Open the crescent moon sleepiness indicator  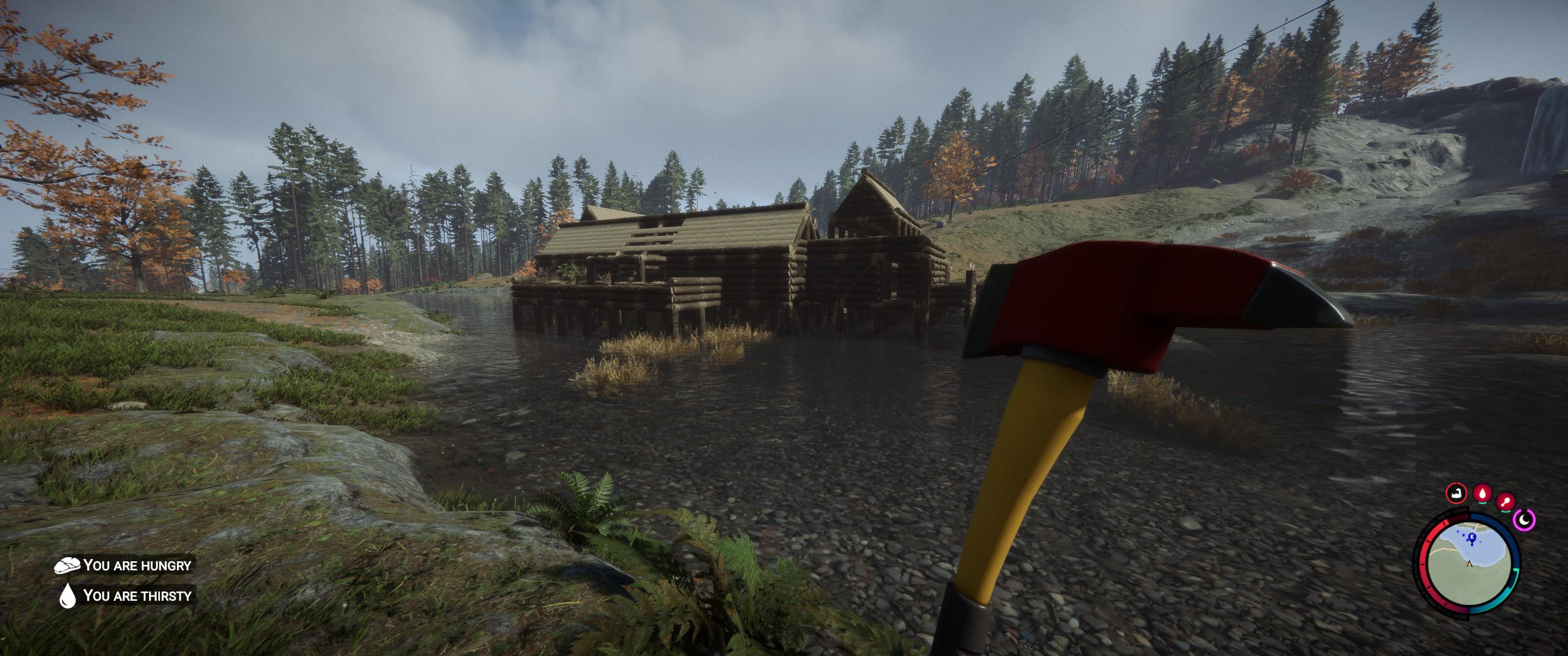[1524, 520]
